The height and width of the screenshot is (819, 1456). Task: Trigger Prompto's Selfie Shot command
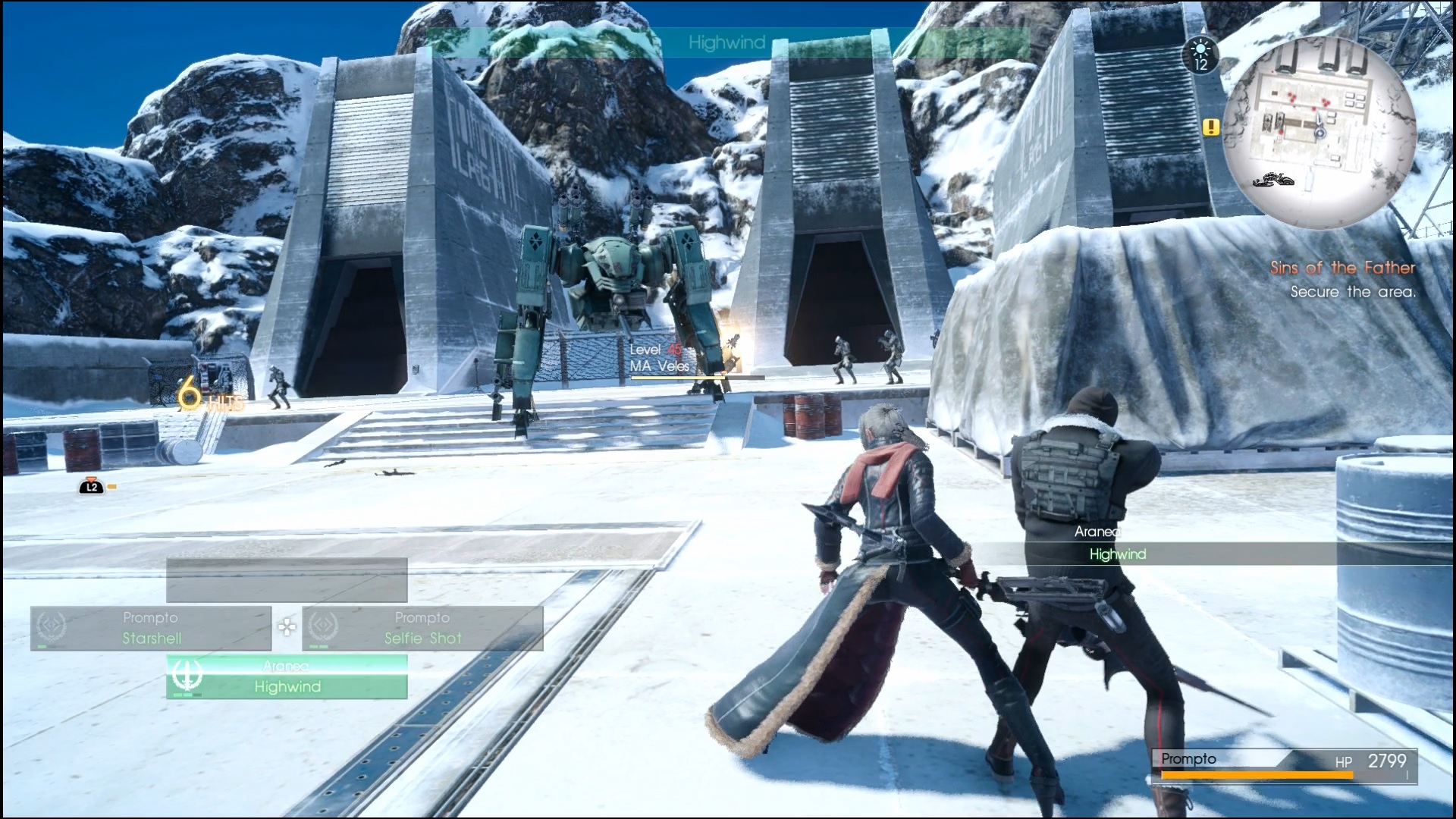(423, 639)
